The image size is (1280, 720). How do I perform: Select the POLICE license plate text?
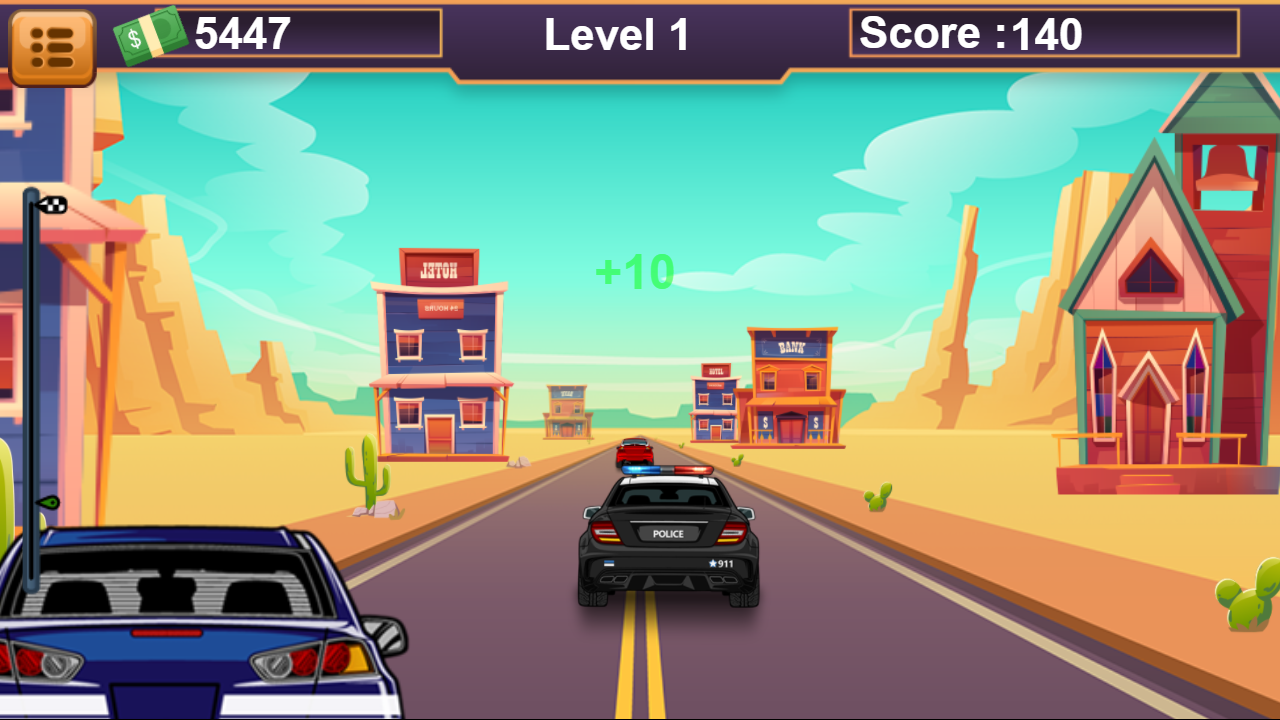(x=667, y=535)
